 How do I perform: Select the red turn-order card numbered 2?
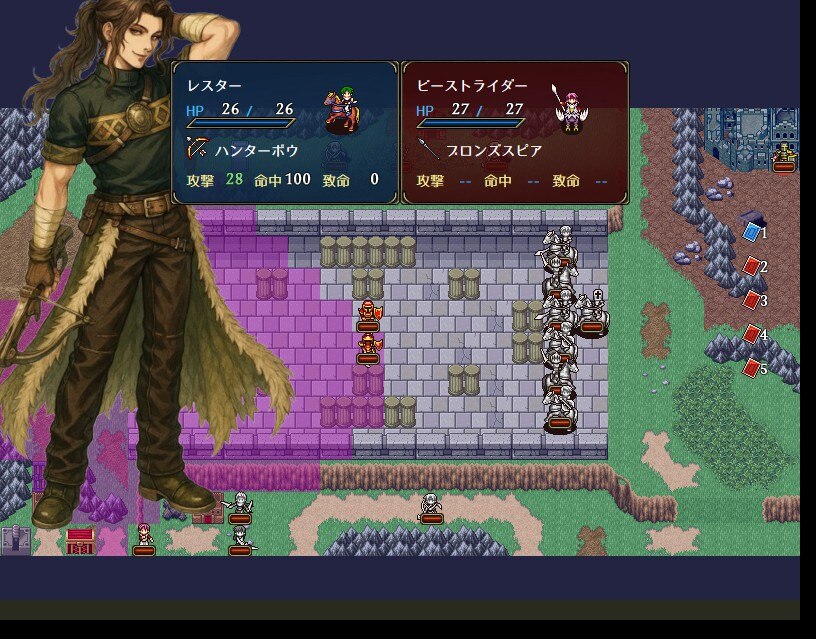752,266
